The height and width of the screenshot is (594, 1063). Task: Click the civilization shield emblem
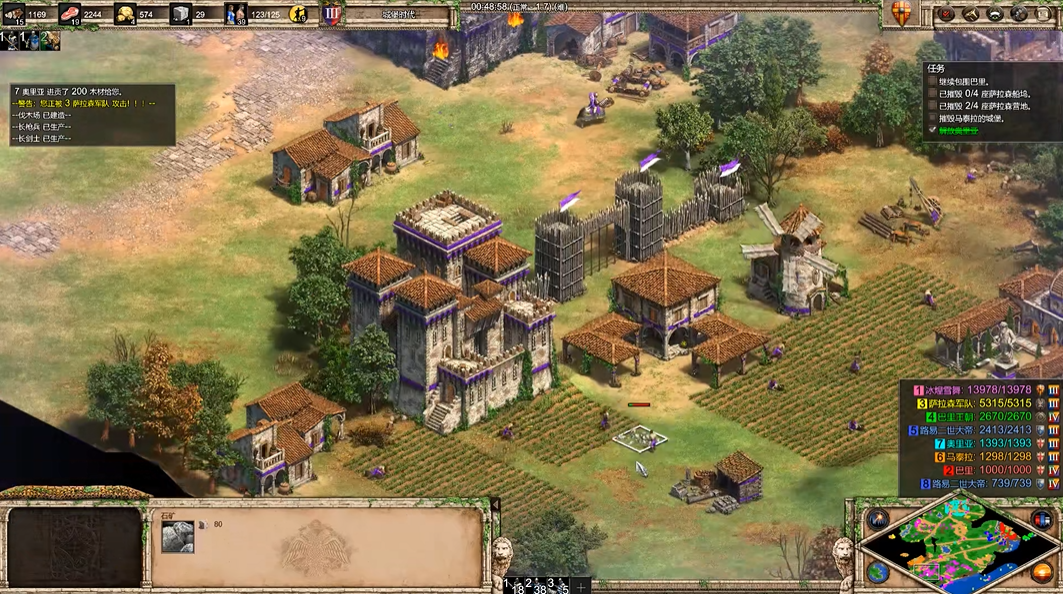pyautogui.click(x=900, y=13)
